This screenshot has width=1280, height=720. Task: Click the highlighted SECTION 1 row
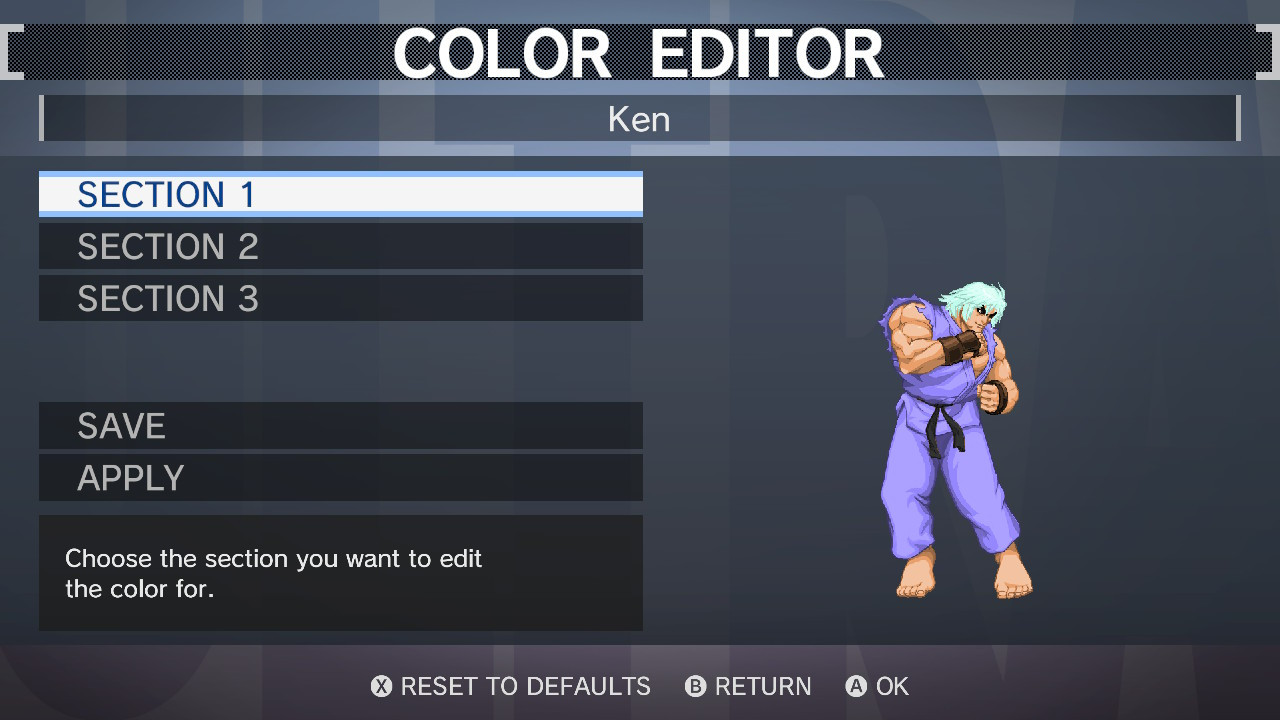pyautogui.click(x=340, y=194)
